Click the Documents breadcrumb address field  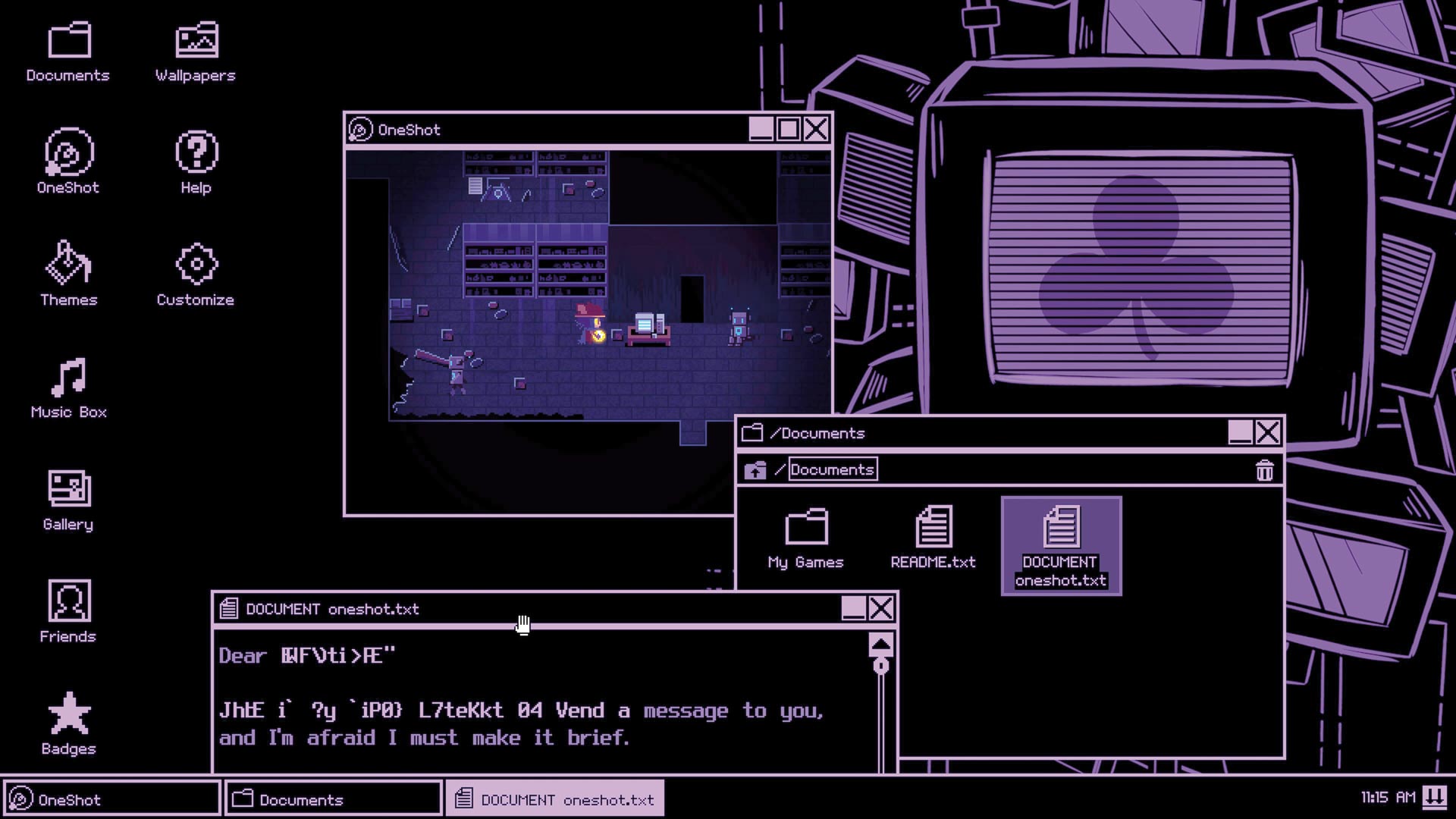832,469
